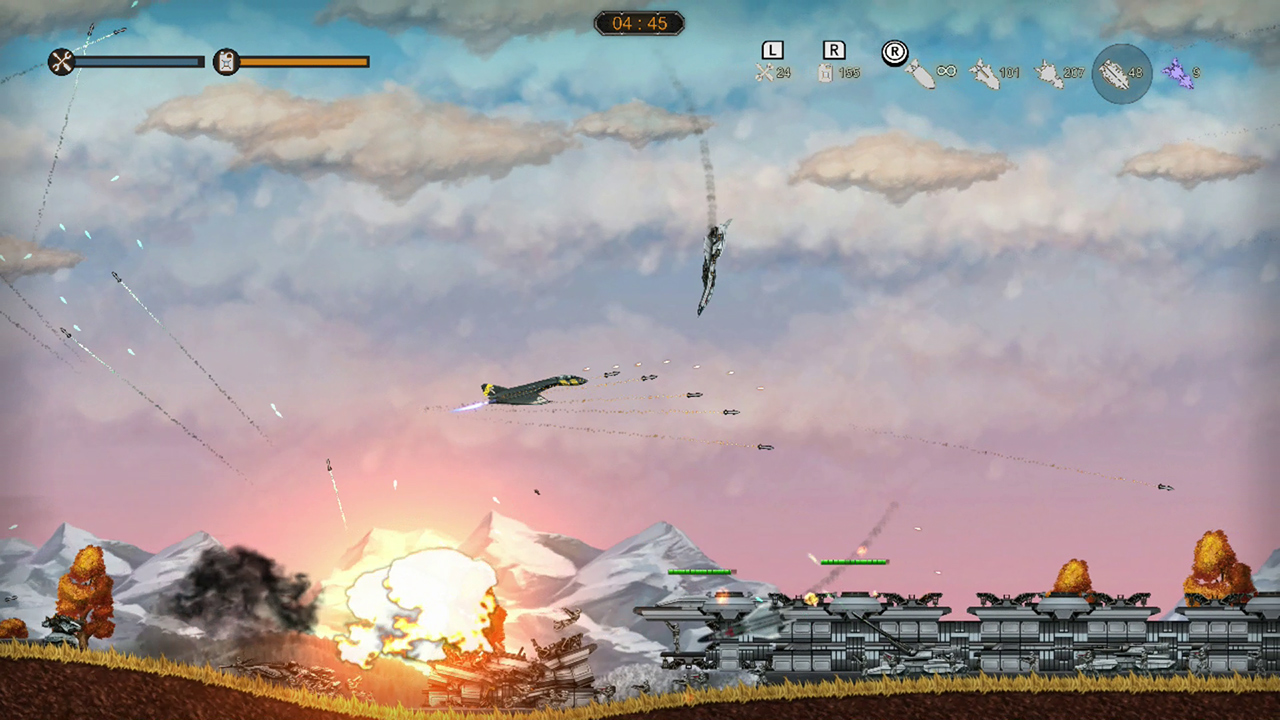Click the enemy base health bar

(x=855, y=561)
